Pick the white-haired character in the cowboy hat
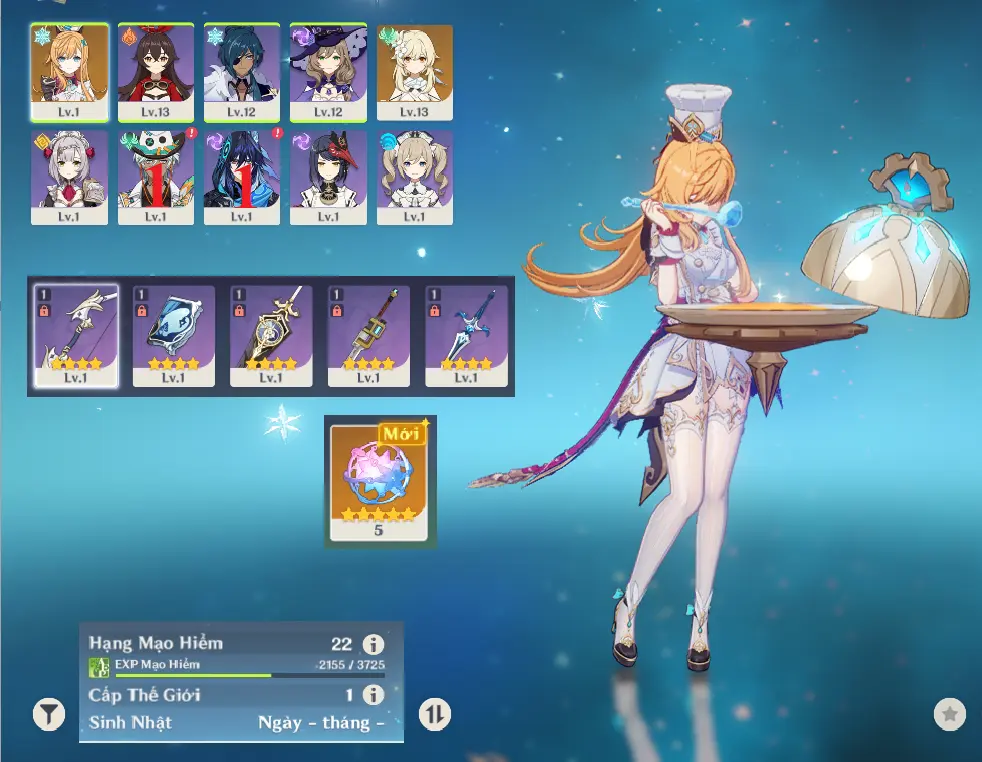The width and height of the screenshot is (982, 762). click(155, 174)
